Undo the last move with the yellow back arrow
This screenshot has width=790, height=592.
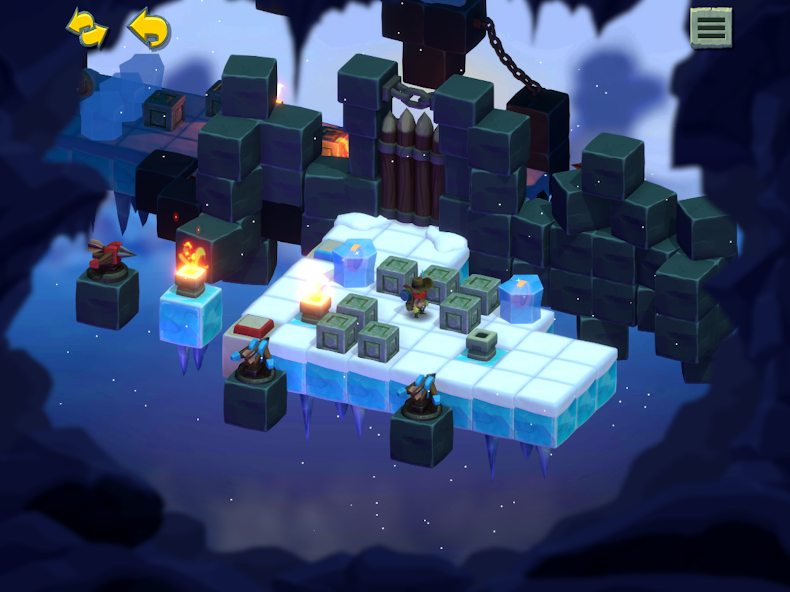[x=149, y=28]
